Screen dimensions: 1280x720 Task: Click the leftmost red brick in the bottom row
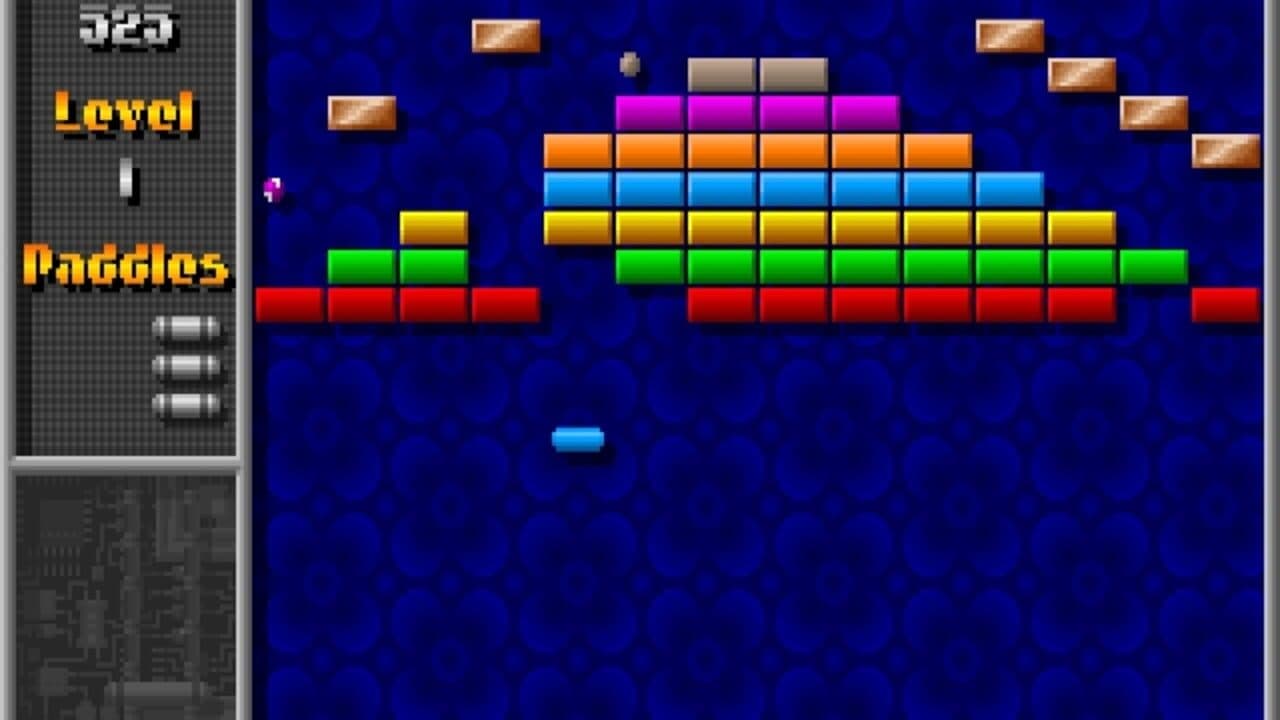290,301
